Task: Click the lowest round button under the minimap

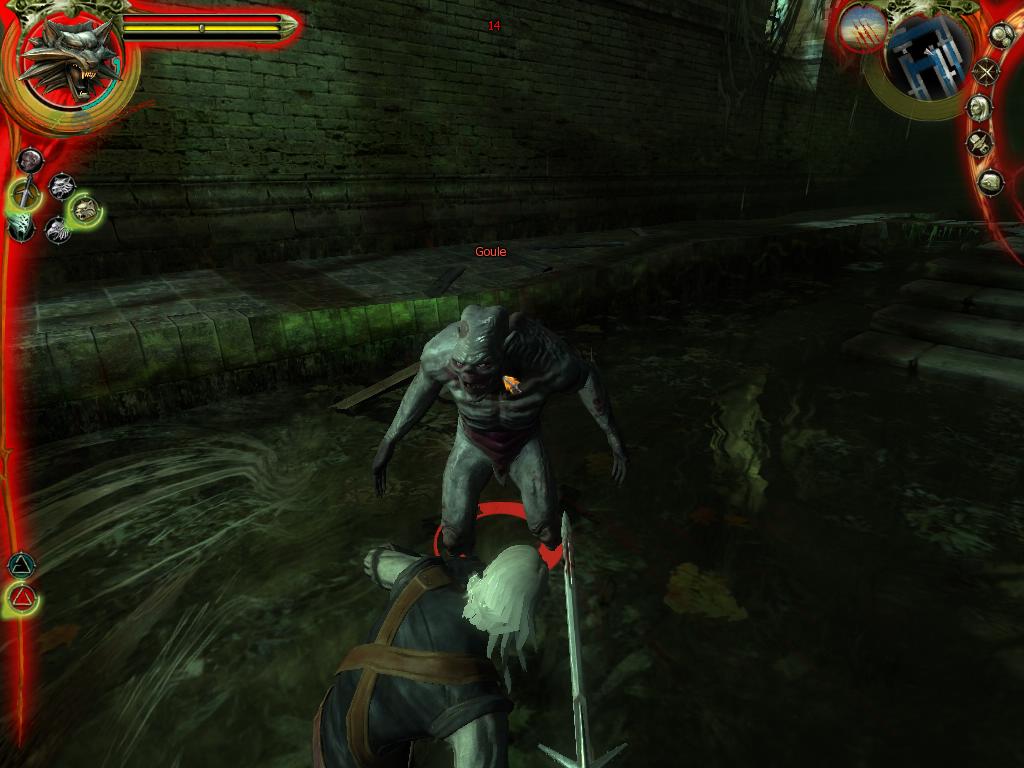Action: pos(990,182)
